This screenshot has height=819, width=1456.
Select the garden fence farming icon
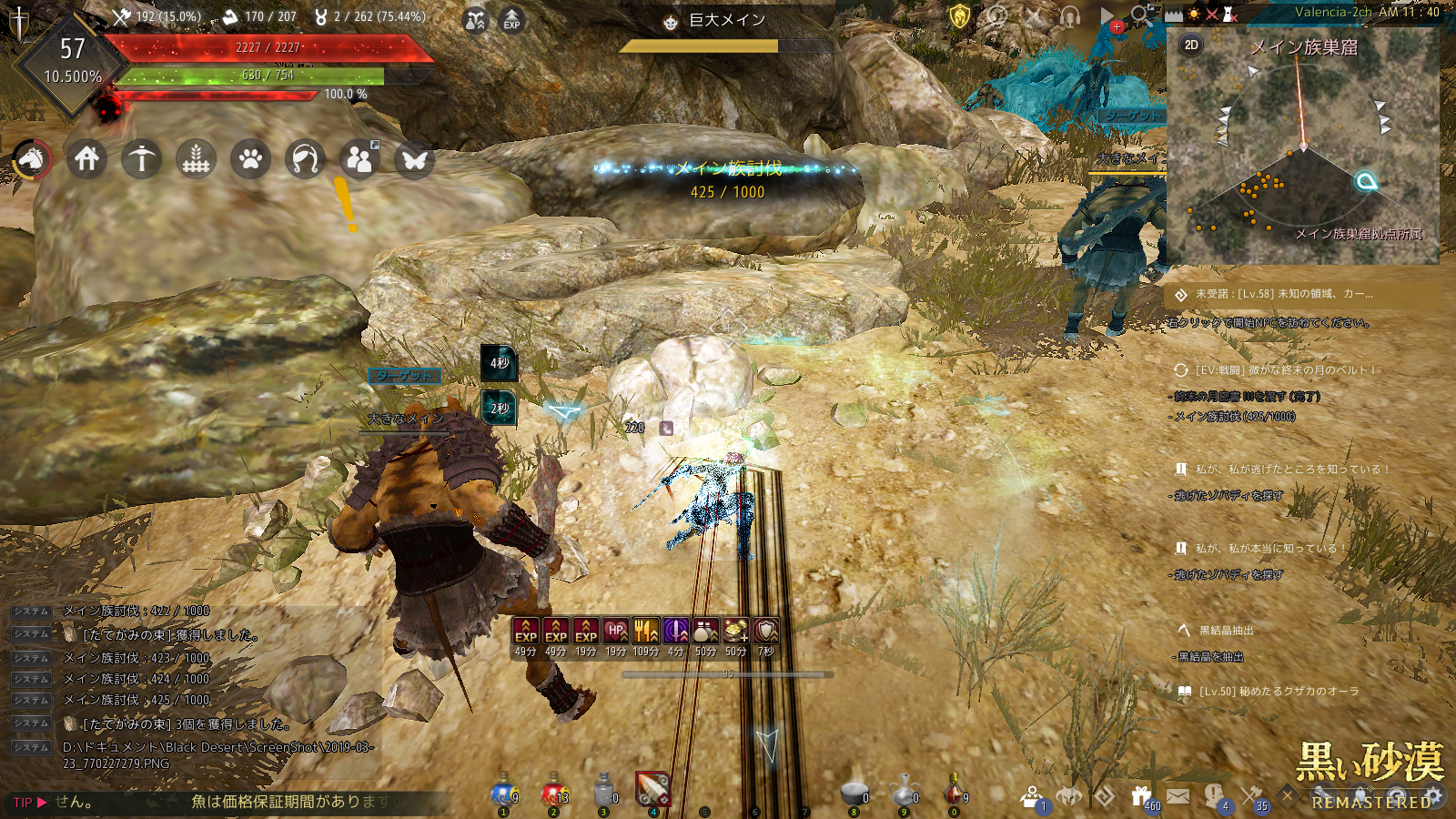(x=196, y=159)
